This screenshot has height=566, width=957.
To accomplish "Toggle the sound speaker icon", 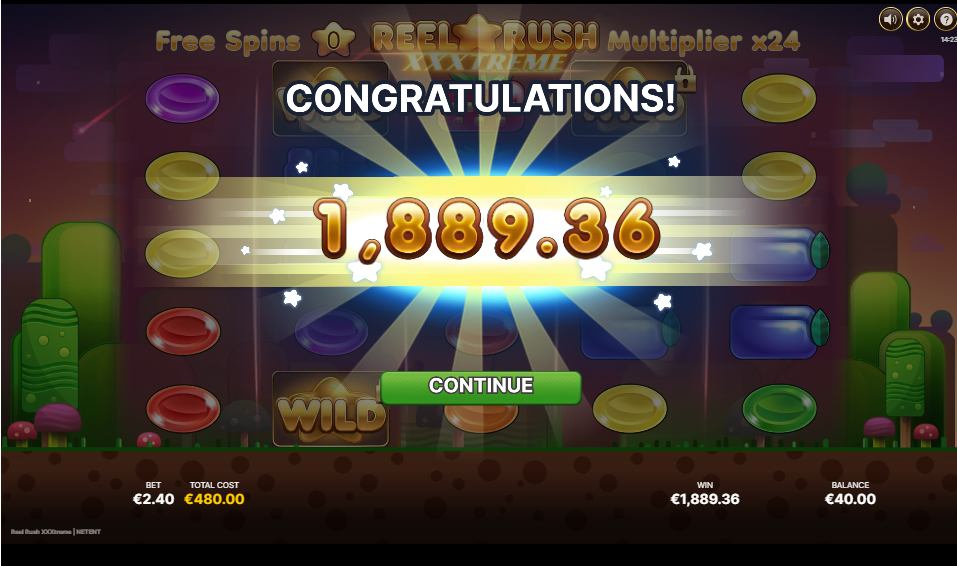I will tap(890, 19).
